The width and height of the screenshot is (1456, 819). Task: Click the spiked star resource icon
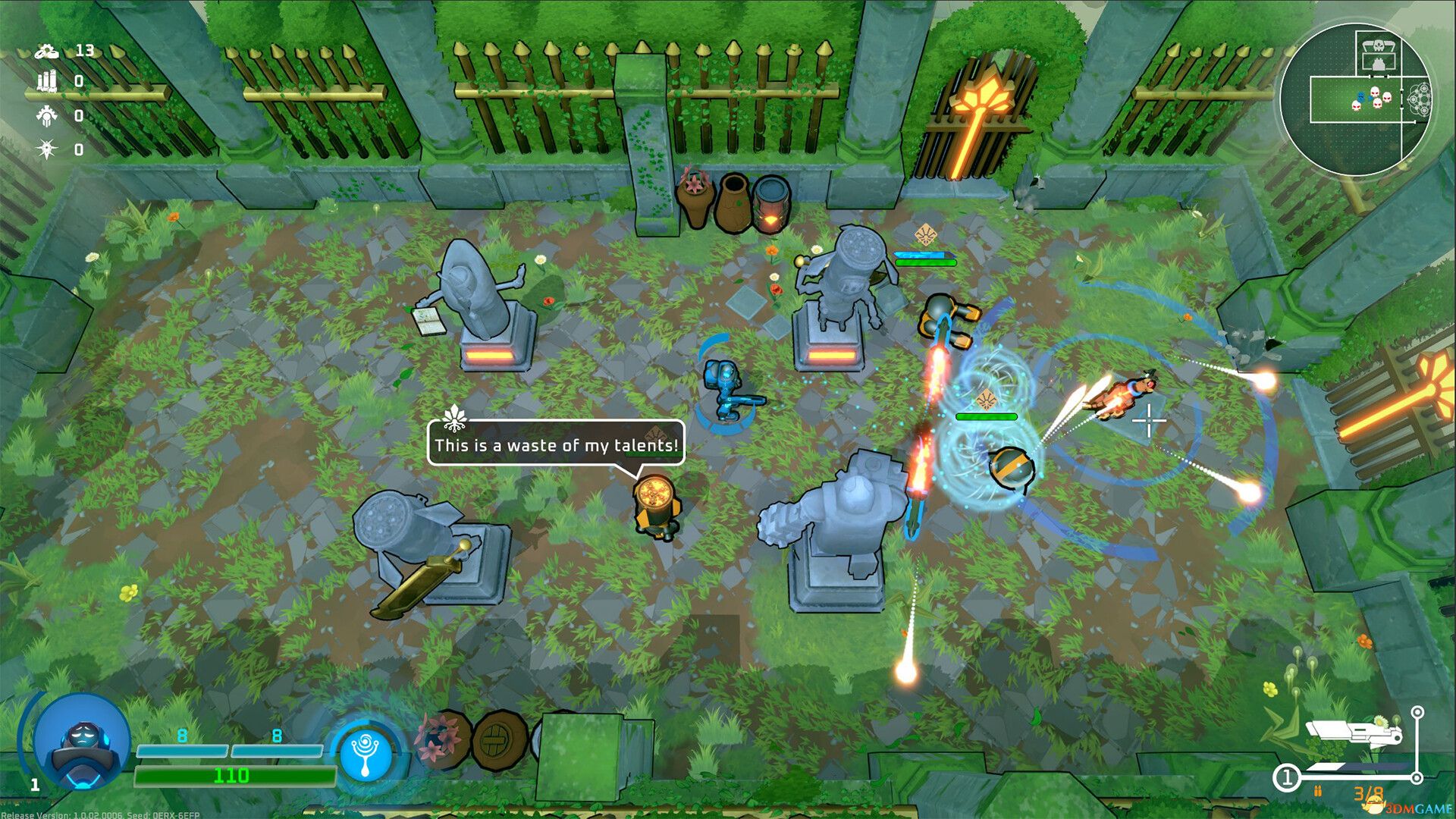click(46, 149)
